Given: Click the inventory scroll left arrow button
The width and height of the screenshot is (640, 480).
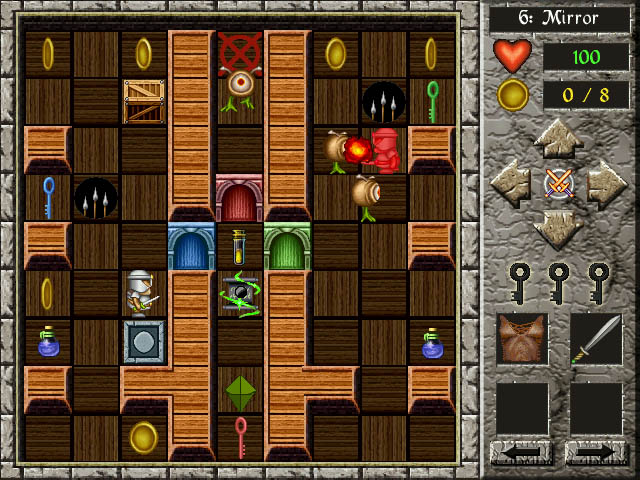Looking at the screenshot, I should (522, 452).
